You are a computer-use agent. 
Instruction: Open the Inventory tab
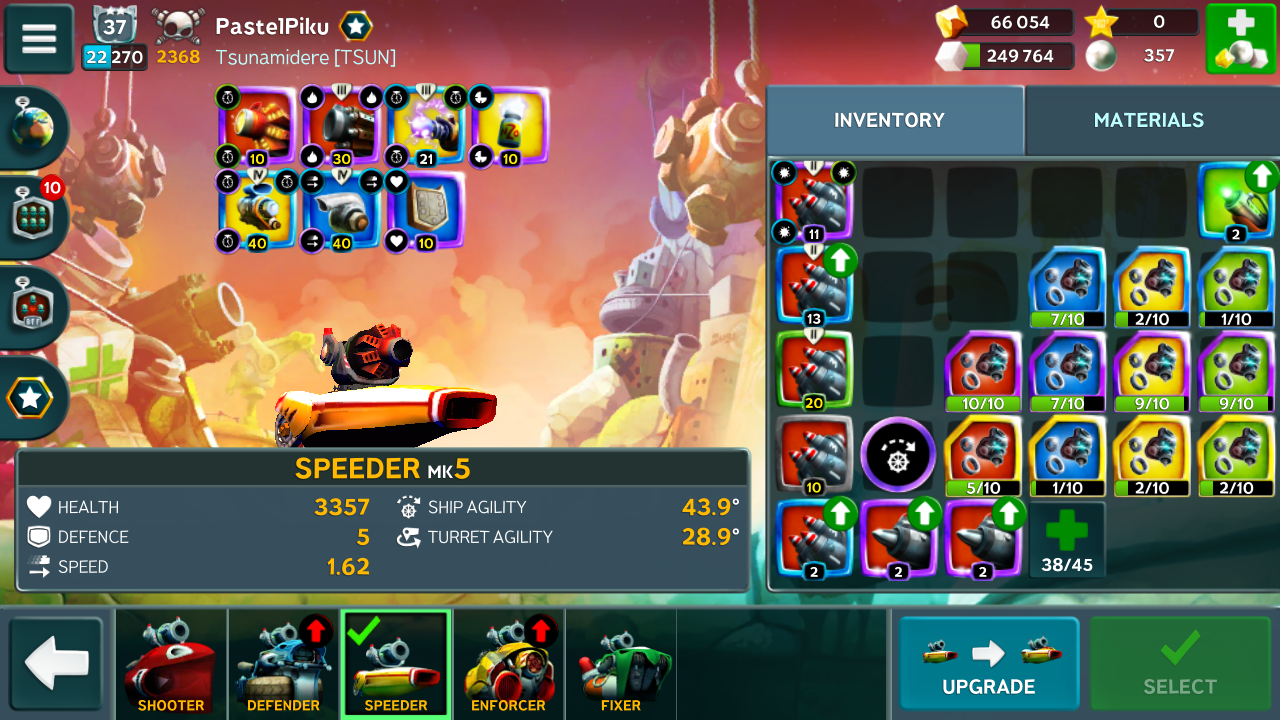pos(889,120)
